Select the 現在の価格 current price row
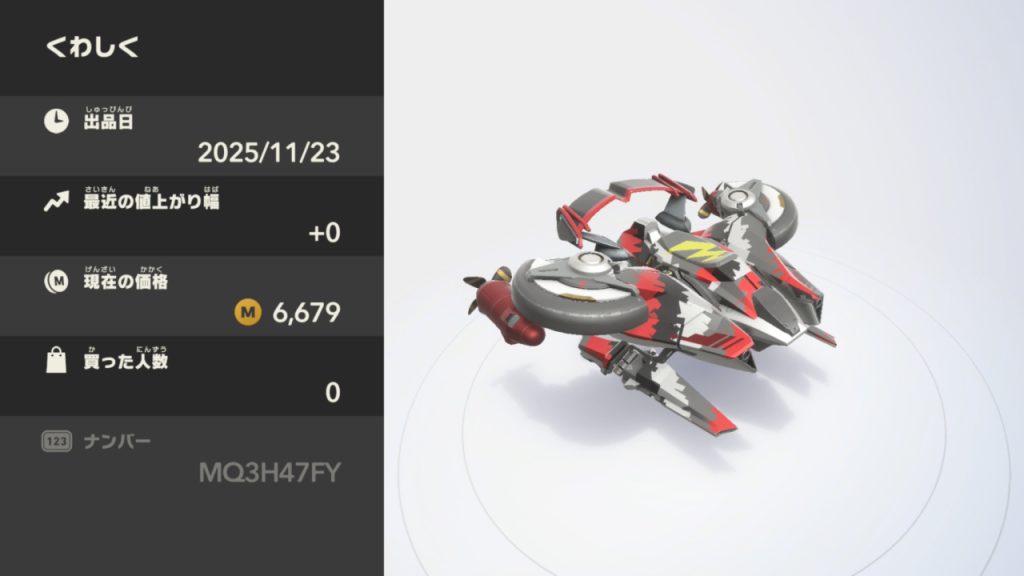This screenshot has width=1024, height=576. pos(191,296)
